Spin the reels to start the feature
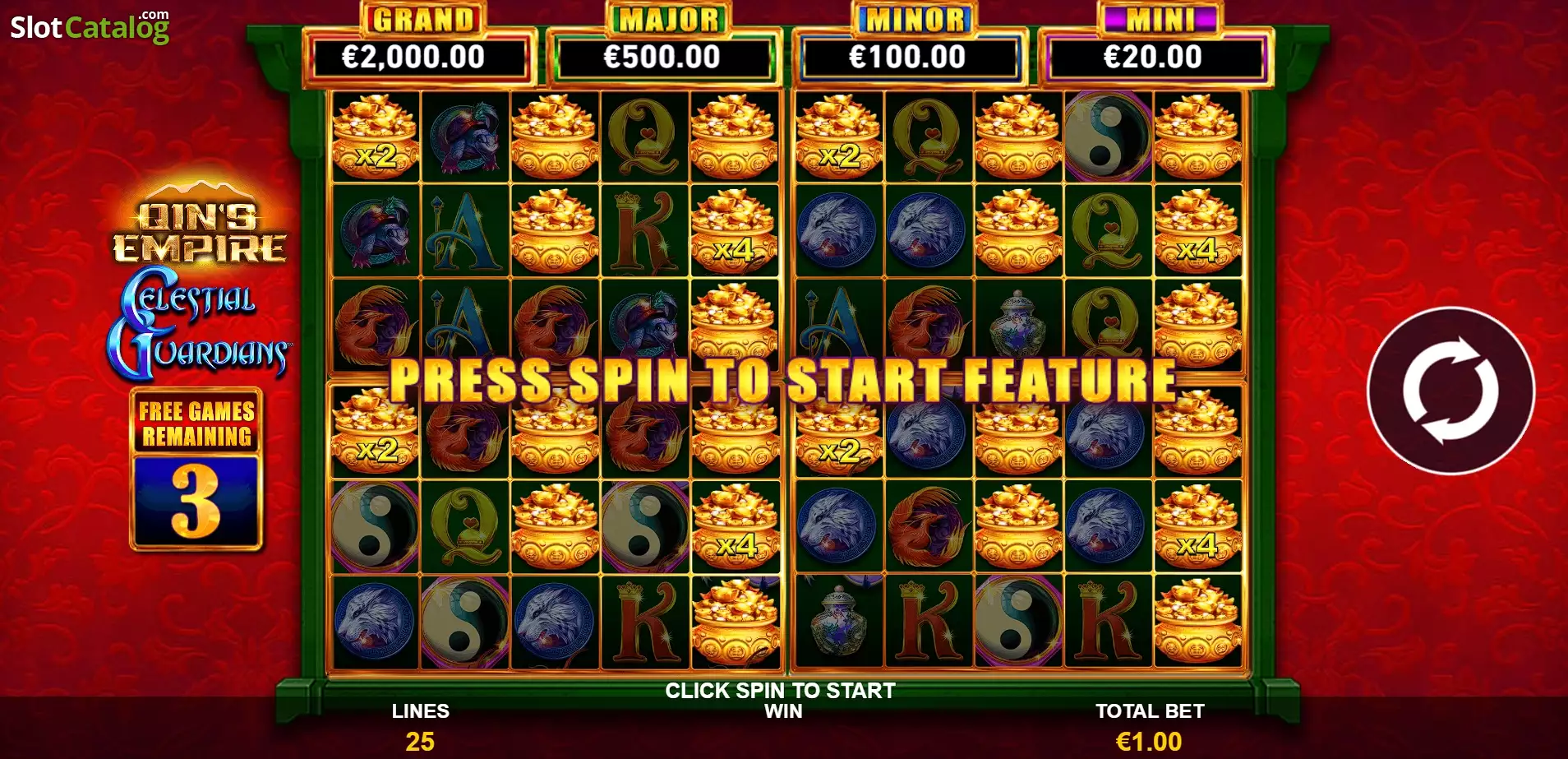This screenshot has width=1568, height=759. 1450,391
